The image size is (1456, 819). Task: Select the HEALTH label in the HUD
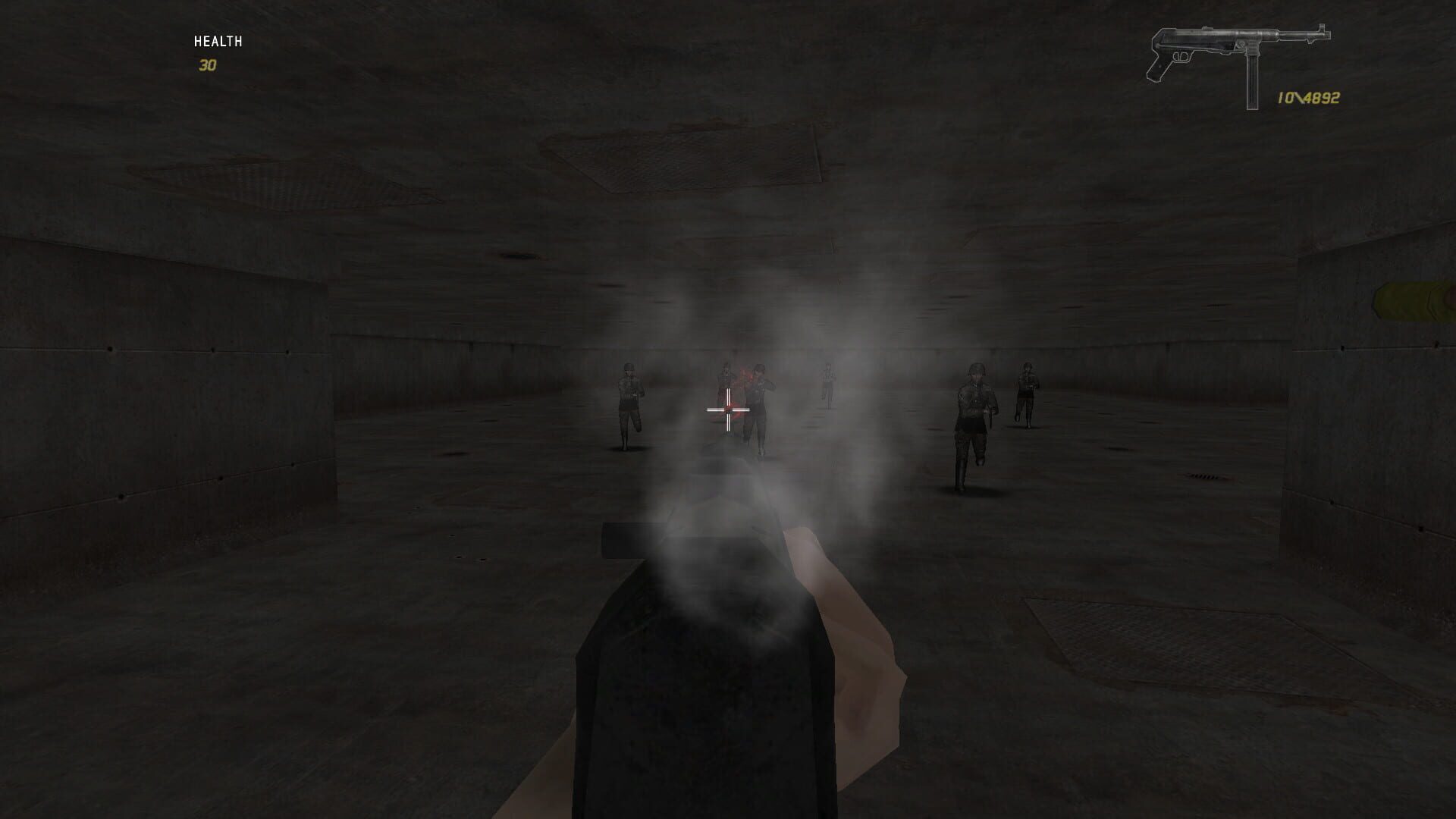coord(218,42)
